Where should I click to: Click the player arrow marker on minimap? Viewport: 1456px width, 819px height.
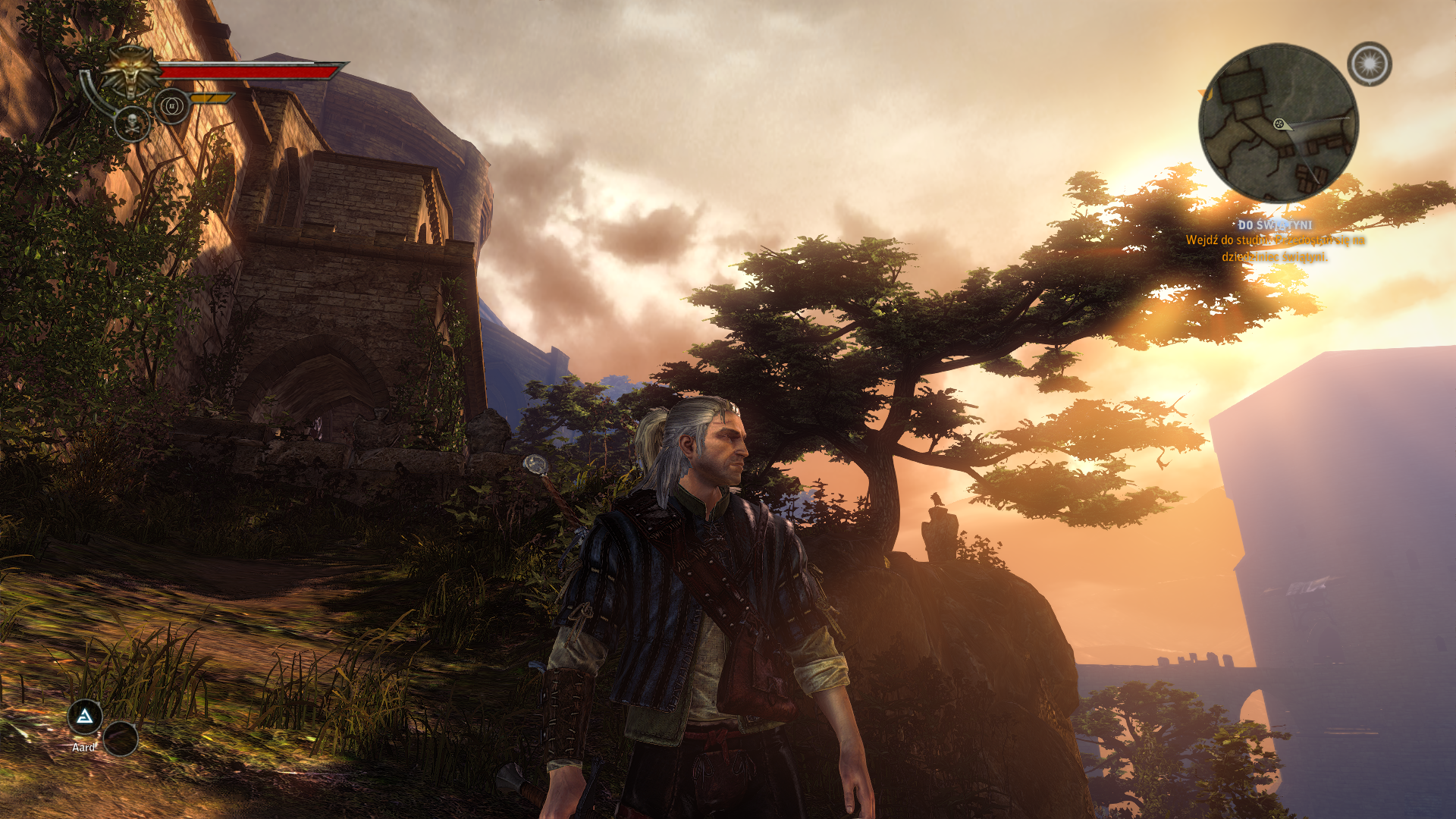click(1282, 124)
